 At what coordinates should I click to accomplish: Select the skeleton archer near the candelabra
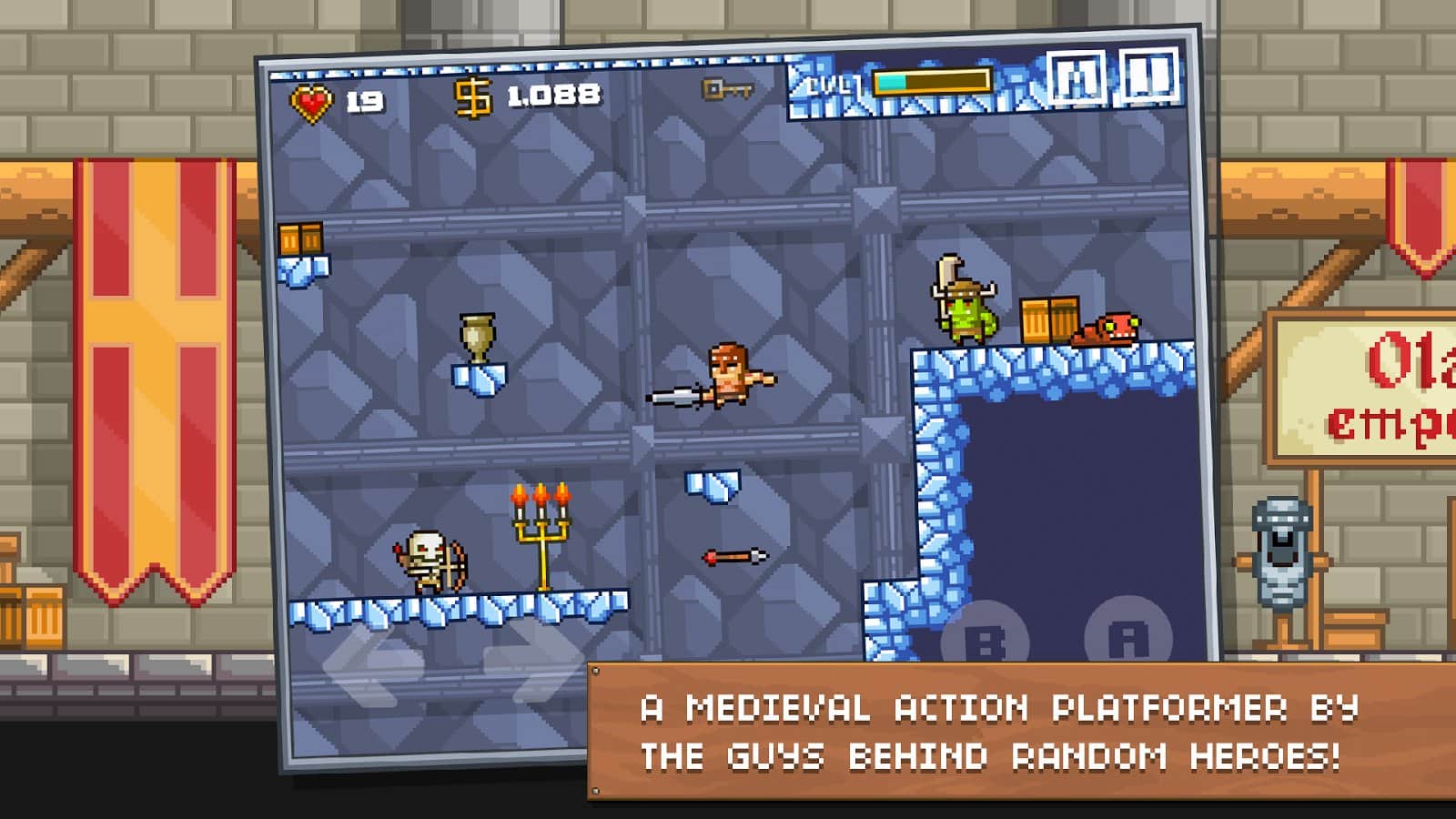point(432,560)
